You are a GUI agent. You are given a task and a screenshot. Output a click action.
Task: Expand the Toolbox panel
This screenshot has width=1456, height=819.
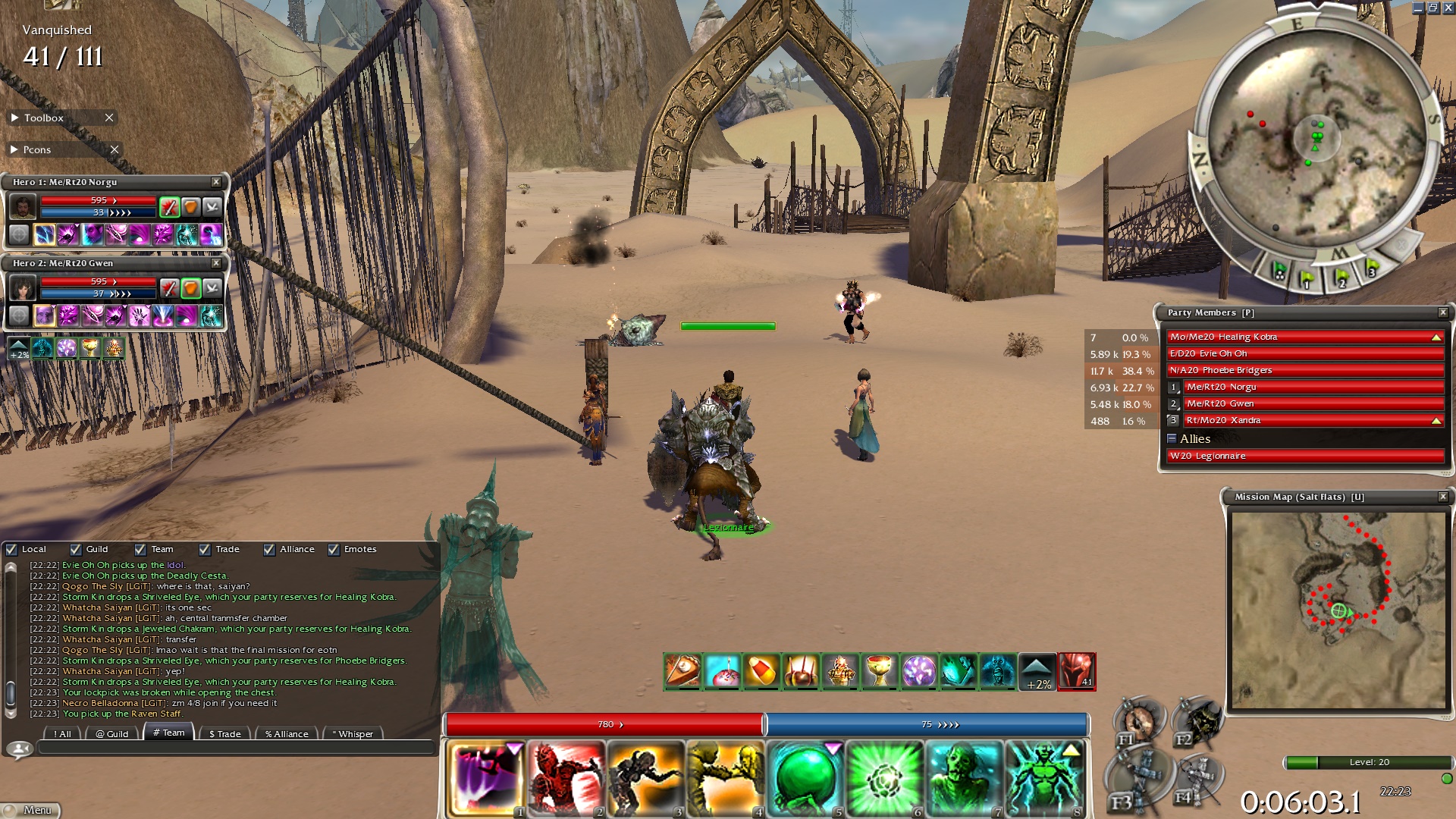click(x=15, y=118)
